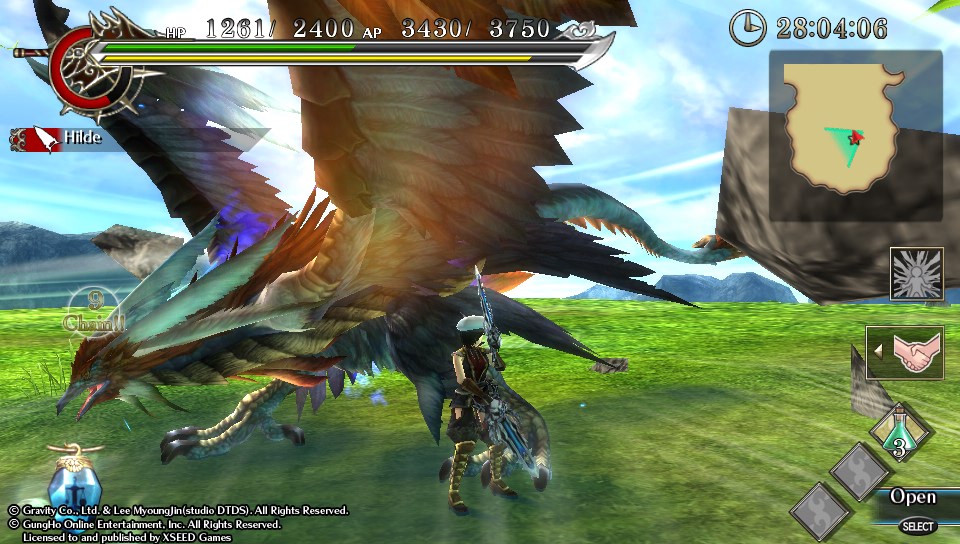Tap the Open menu button
Screen dimensions: 960x544
point(912,497)
